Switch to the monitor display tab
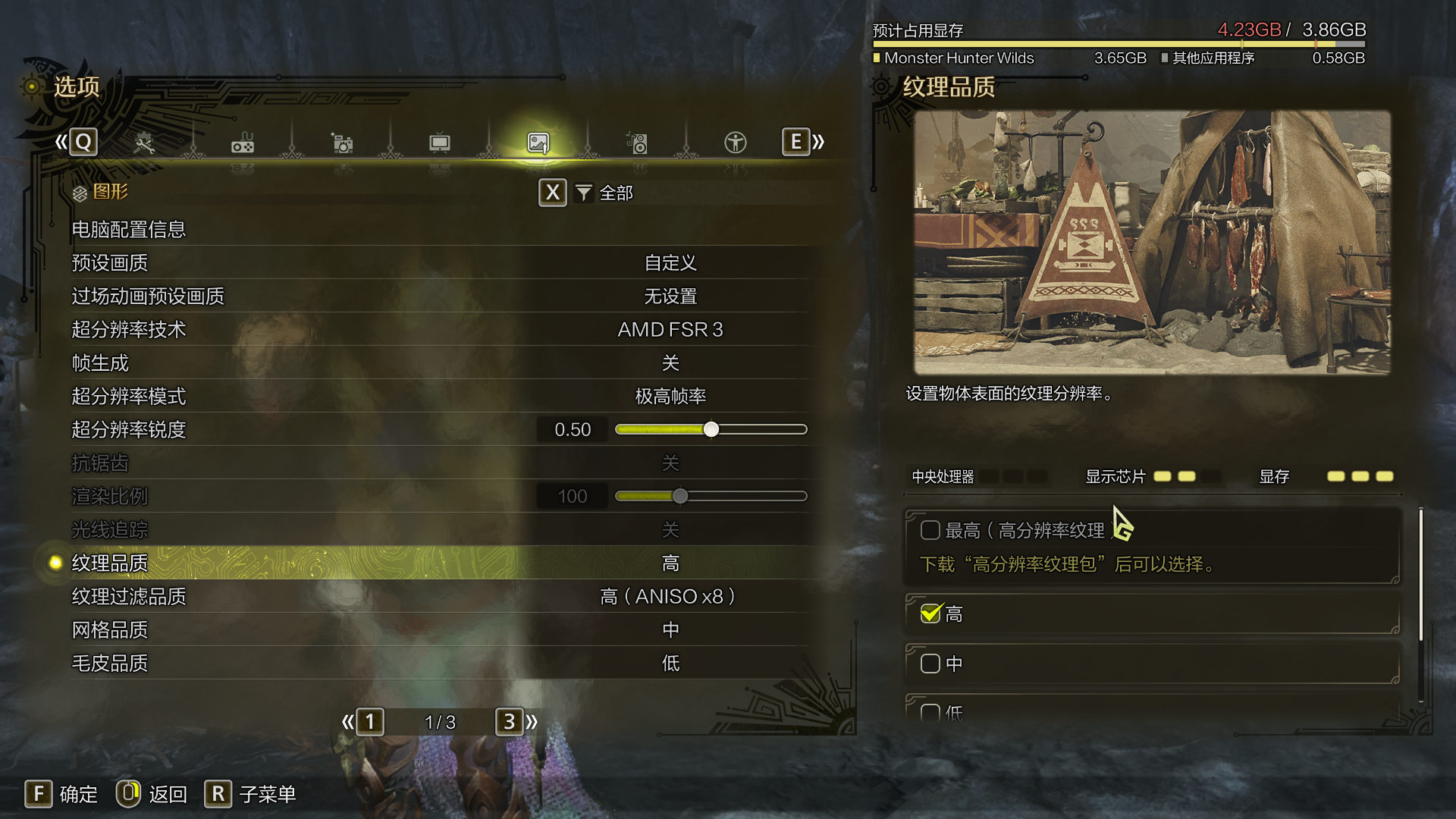The width and height of the screenshot is (1456, 819). tap(440, 143)
